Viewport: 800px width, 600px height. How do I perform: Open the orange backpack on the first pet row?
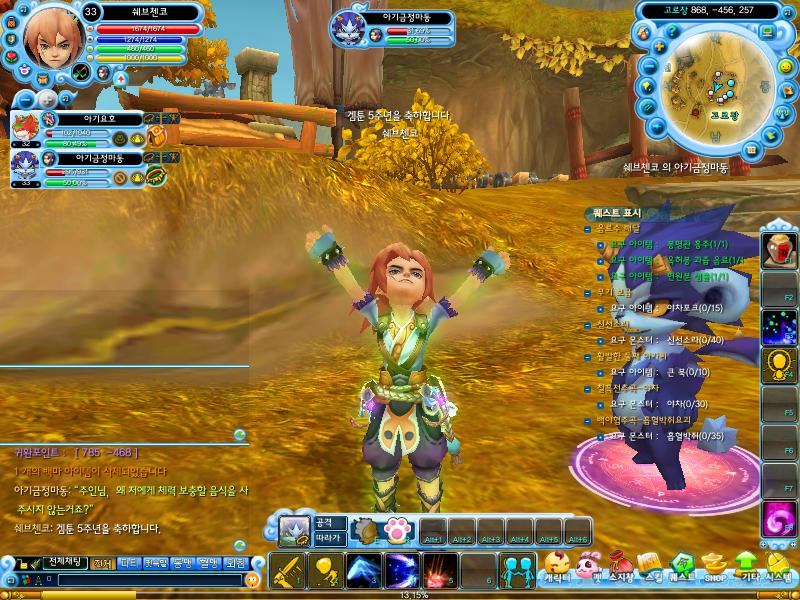tap(157, 137)
